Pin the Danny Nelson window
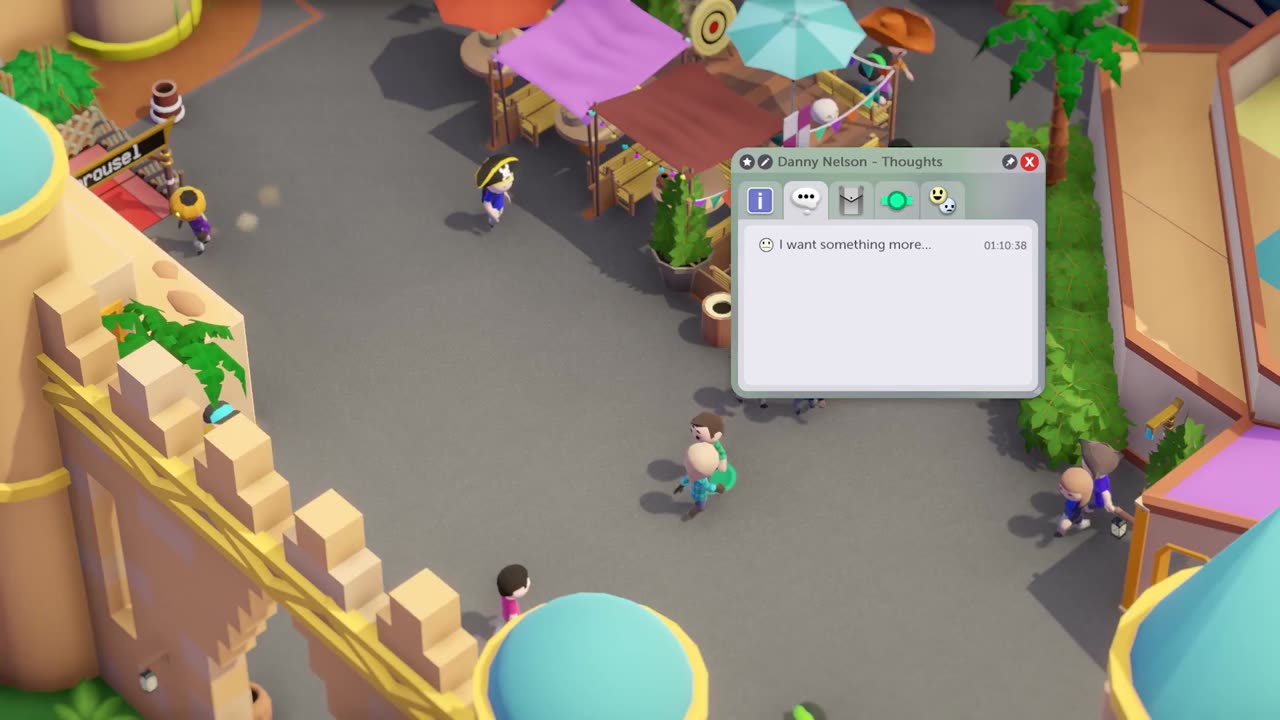This screenshot has height=720, width=1280. click(x=1010, y=162)
